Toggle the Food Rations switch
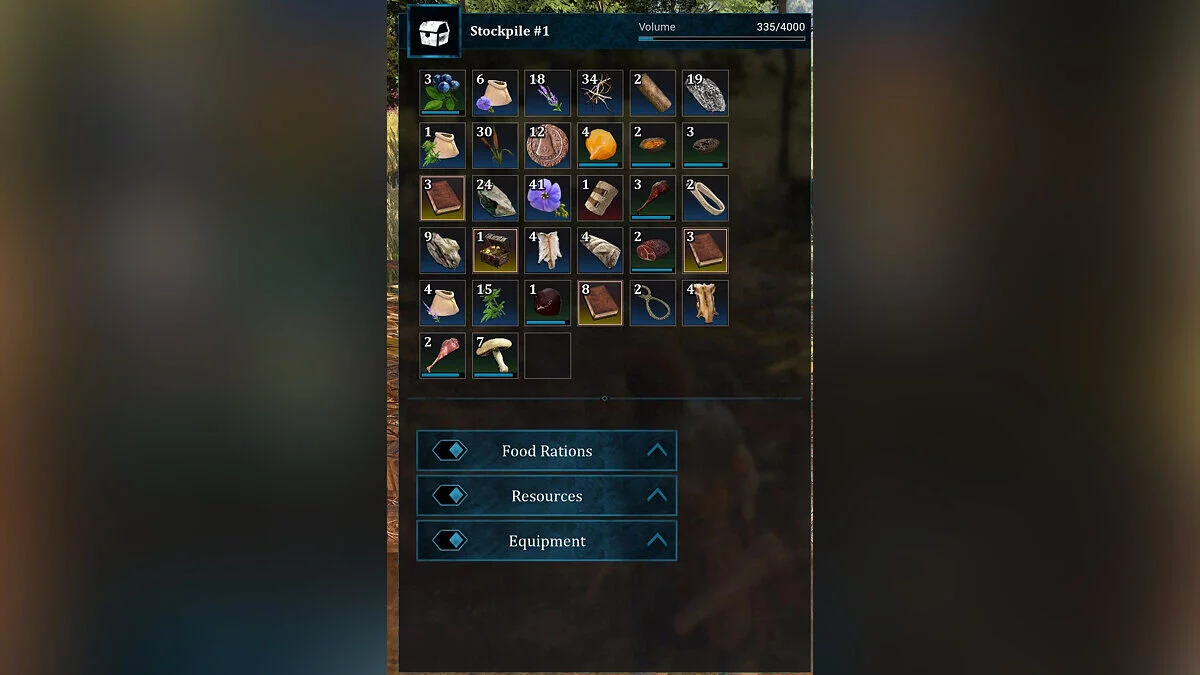 pyautogui.click(x=450, y=451)
